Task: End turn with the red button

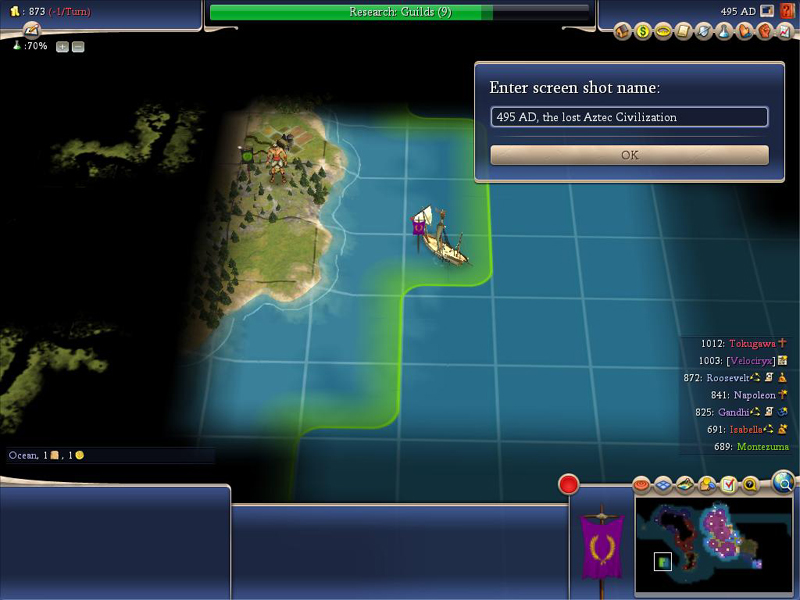Action: pyautogui.click(x=569, y=485)
